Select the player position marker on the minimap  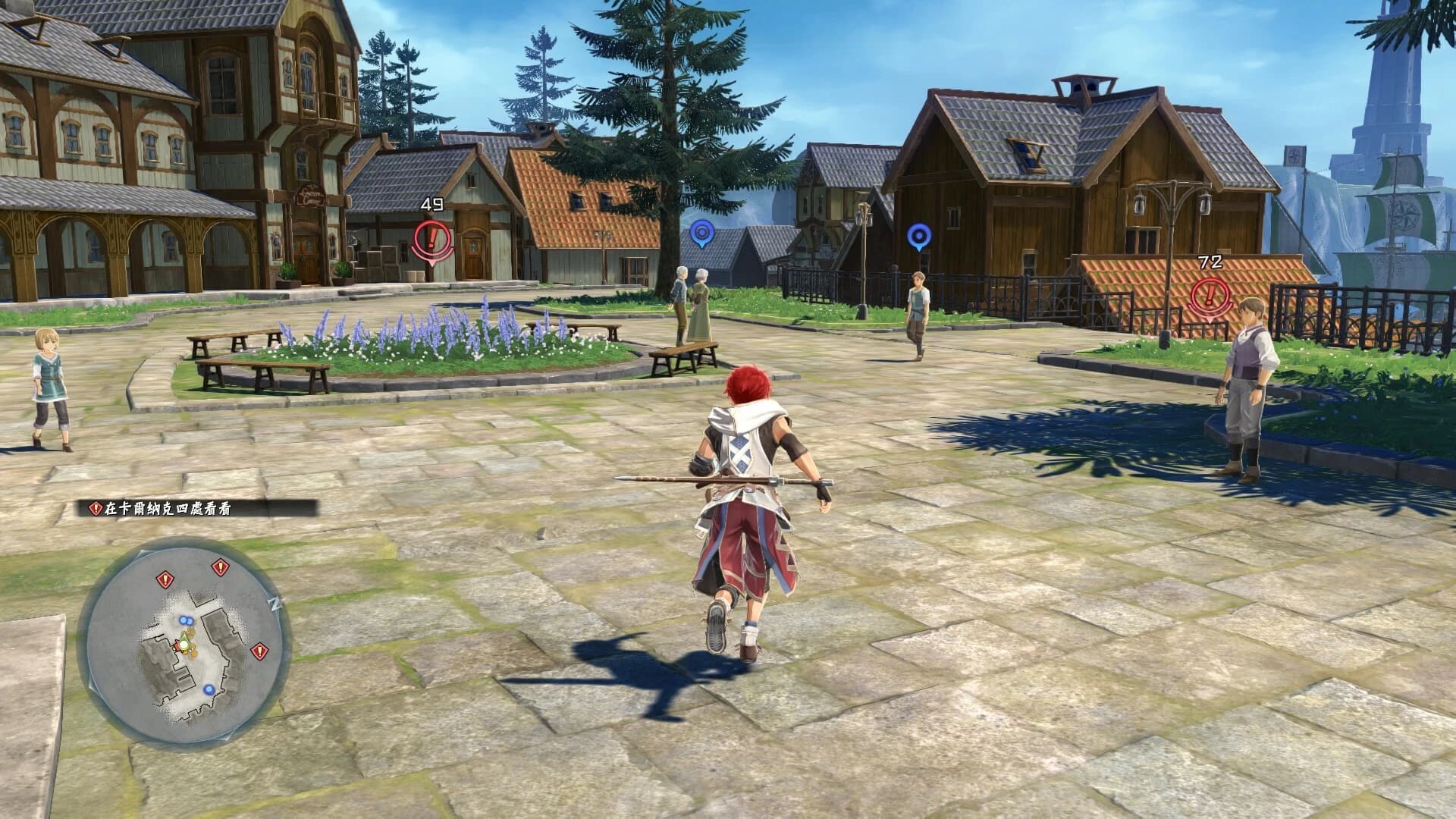(x=182, y=645)
